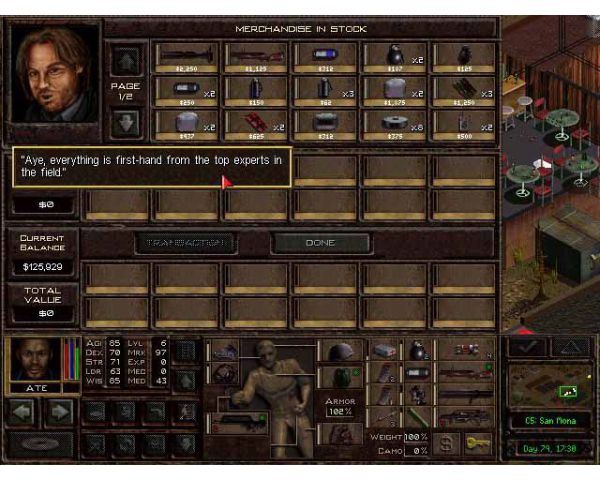Click the dollar sign money button
The width and height of the screenshot is (600, 480).
tap(446, 440)
